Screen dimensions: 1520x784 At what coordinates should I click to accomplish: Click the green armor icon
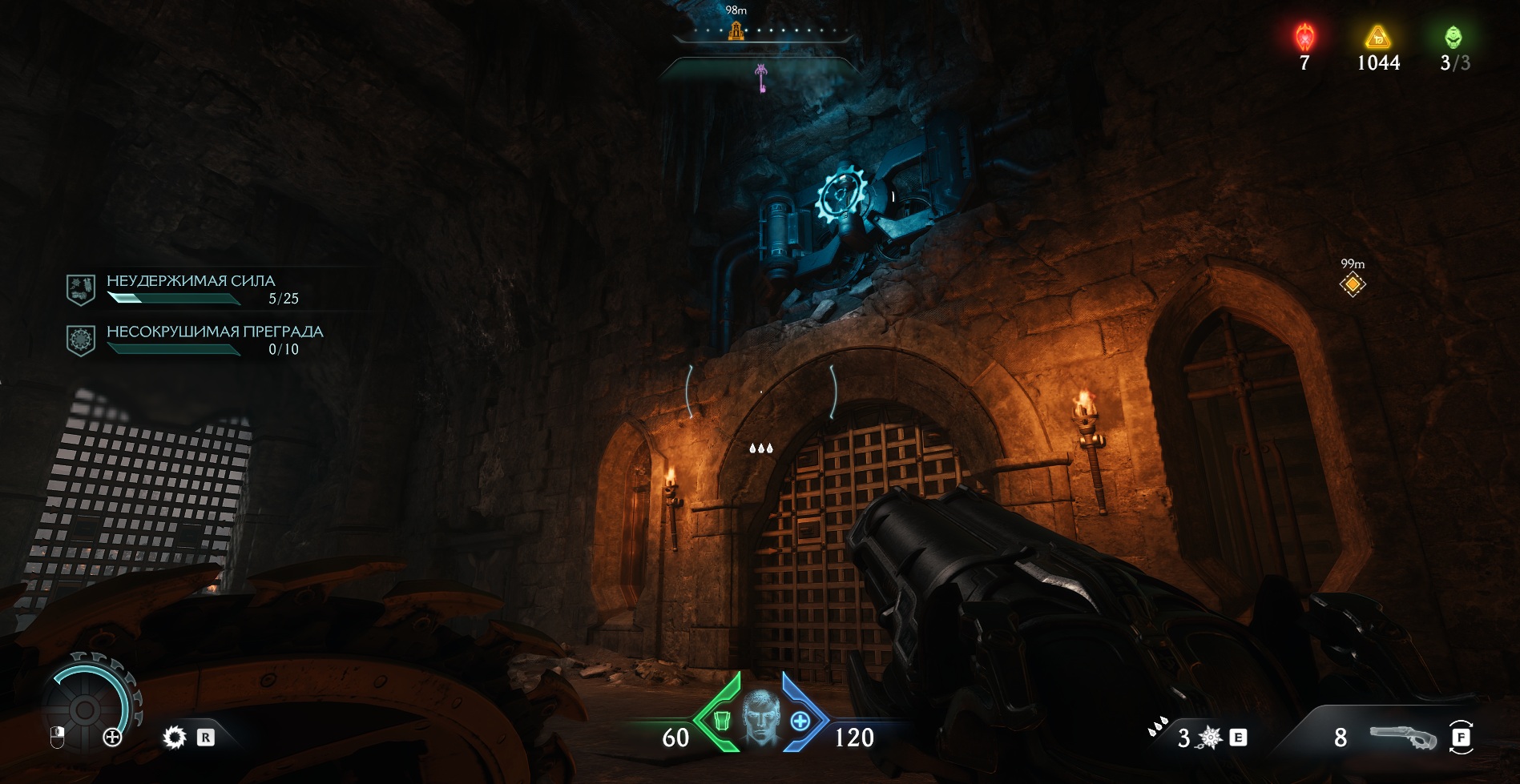[720, 721]
